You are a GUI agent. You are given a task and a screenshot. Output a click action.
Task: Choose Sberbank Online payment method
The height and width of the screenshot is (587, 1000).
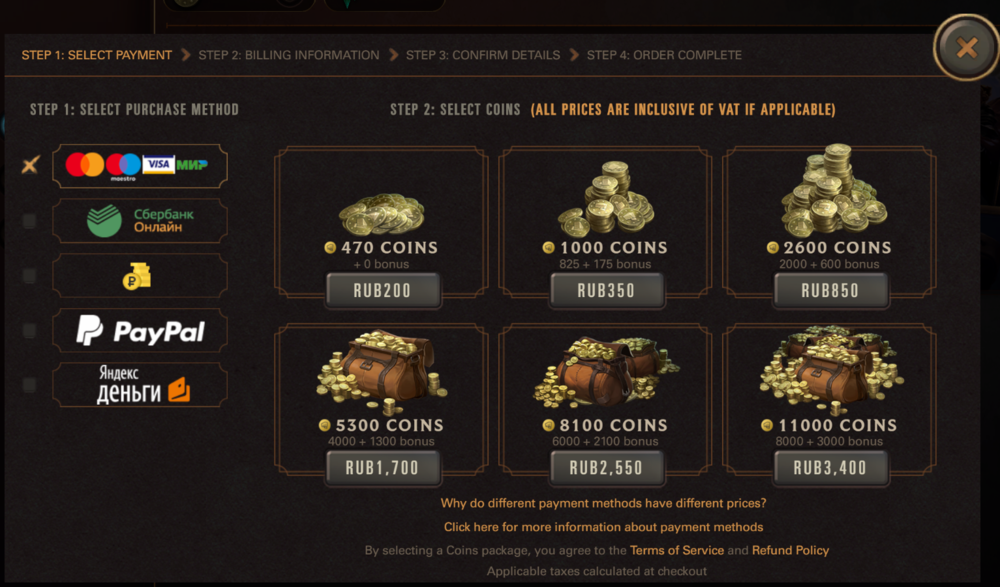click(x=140, y=220)
